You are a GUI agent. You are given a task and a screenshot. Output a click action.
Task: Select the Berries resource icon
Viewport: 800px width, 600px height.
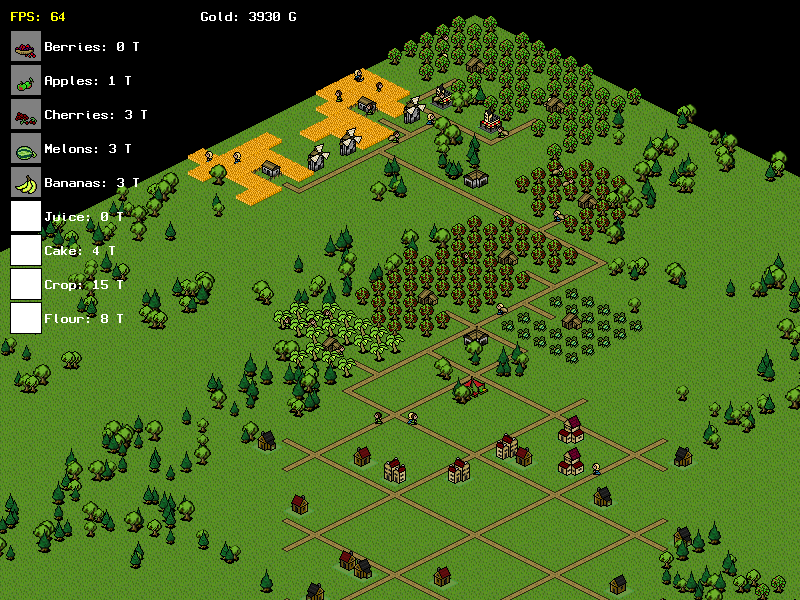pos(26,46)
